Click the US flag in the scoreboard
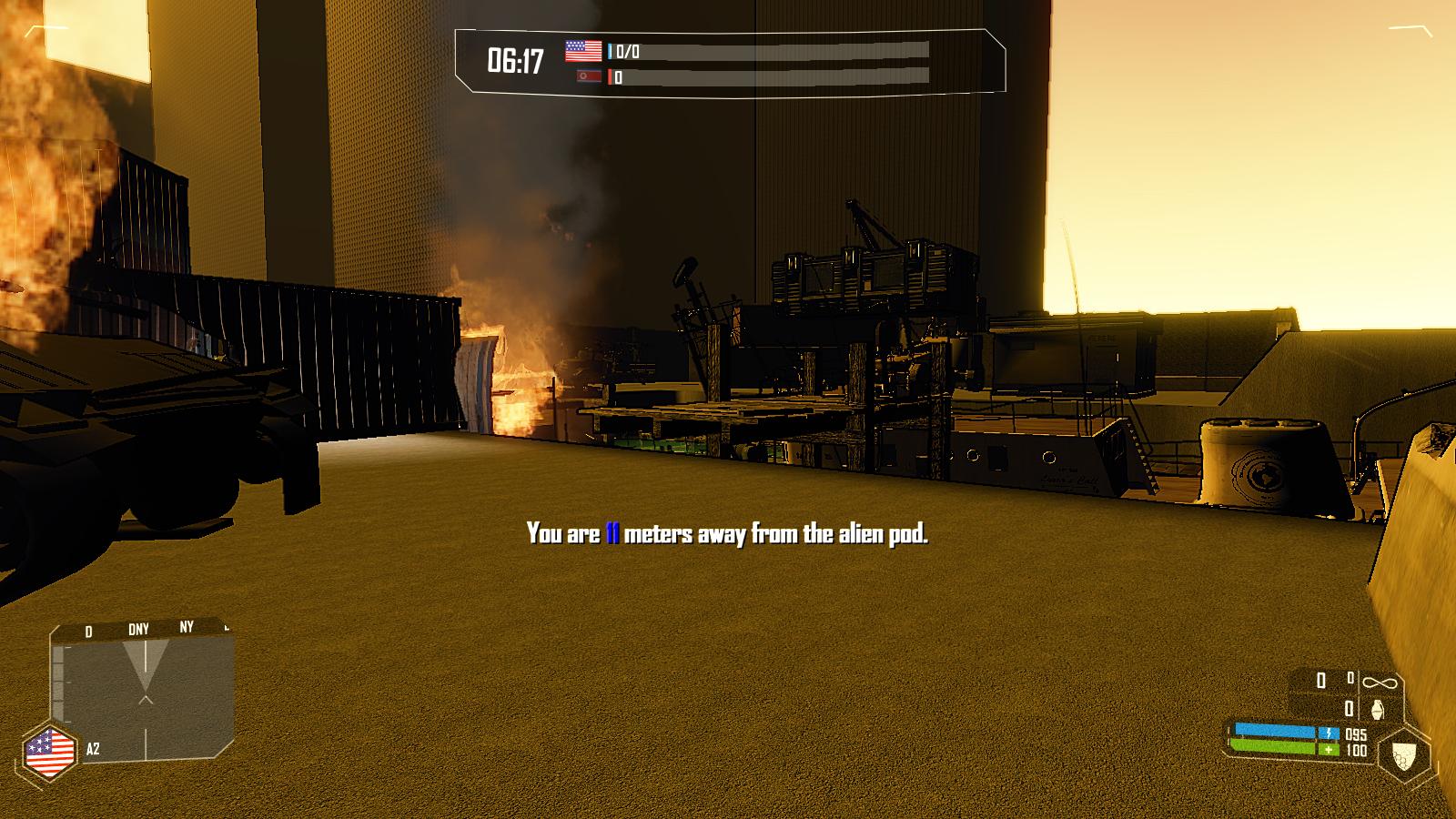 pos(583,51)
